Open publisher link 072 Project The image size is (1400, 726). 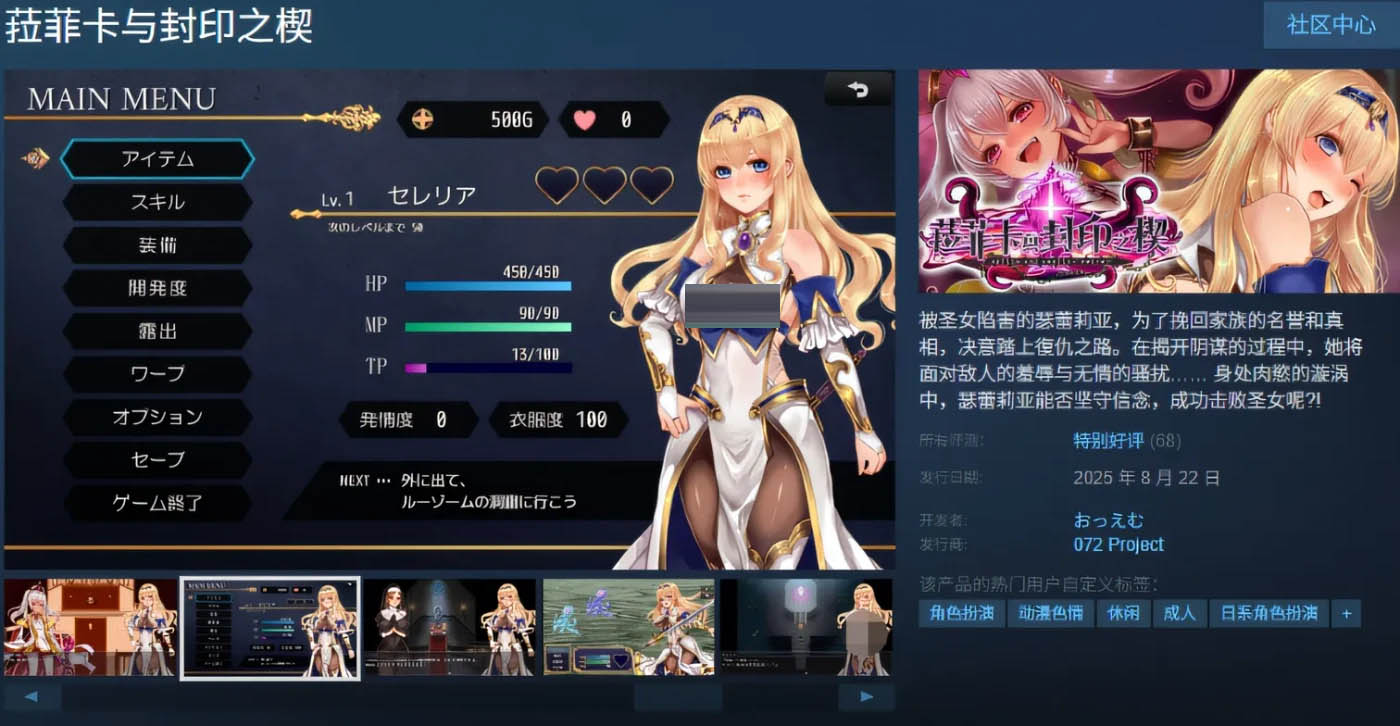coord(1118,544)
